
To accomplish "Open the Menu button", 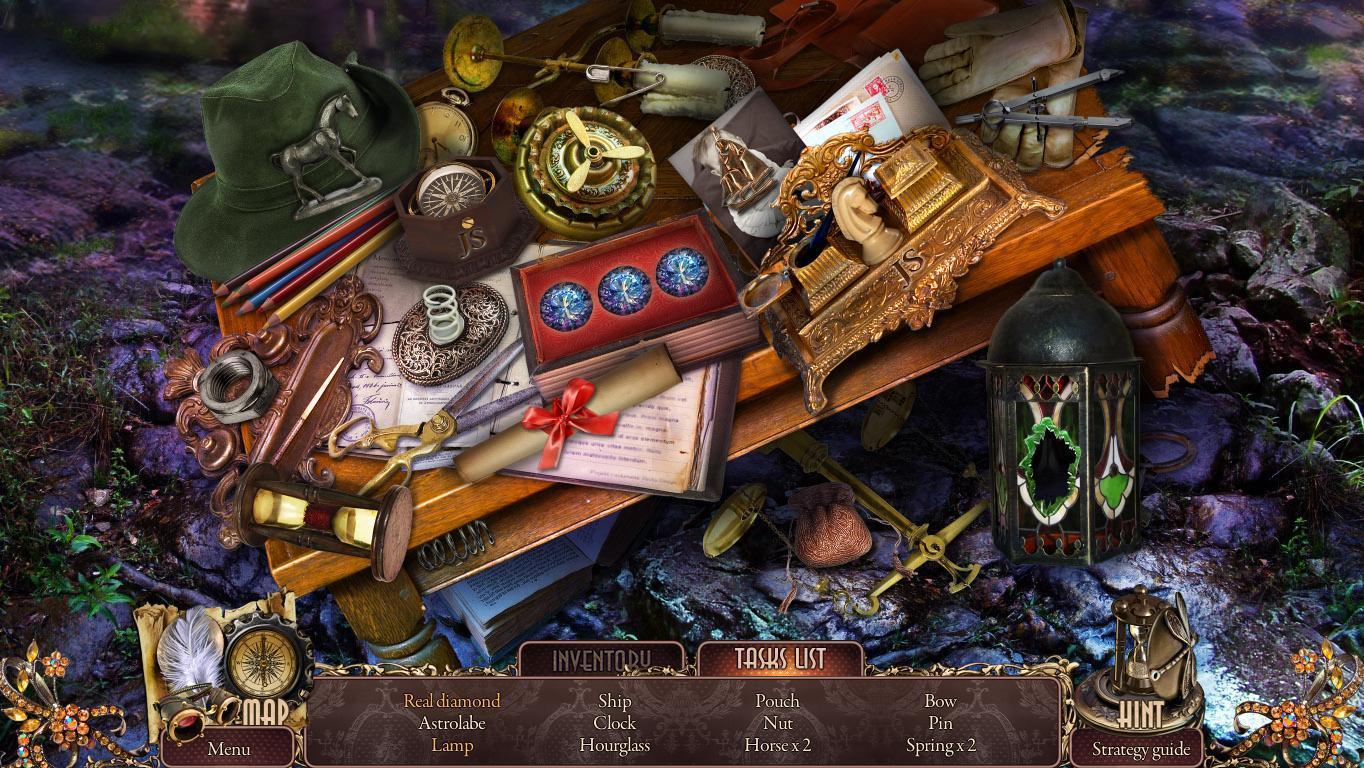I will [229, 748].
